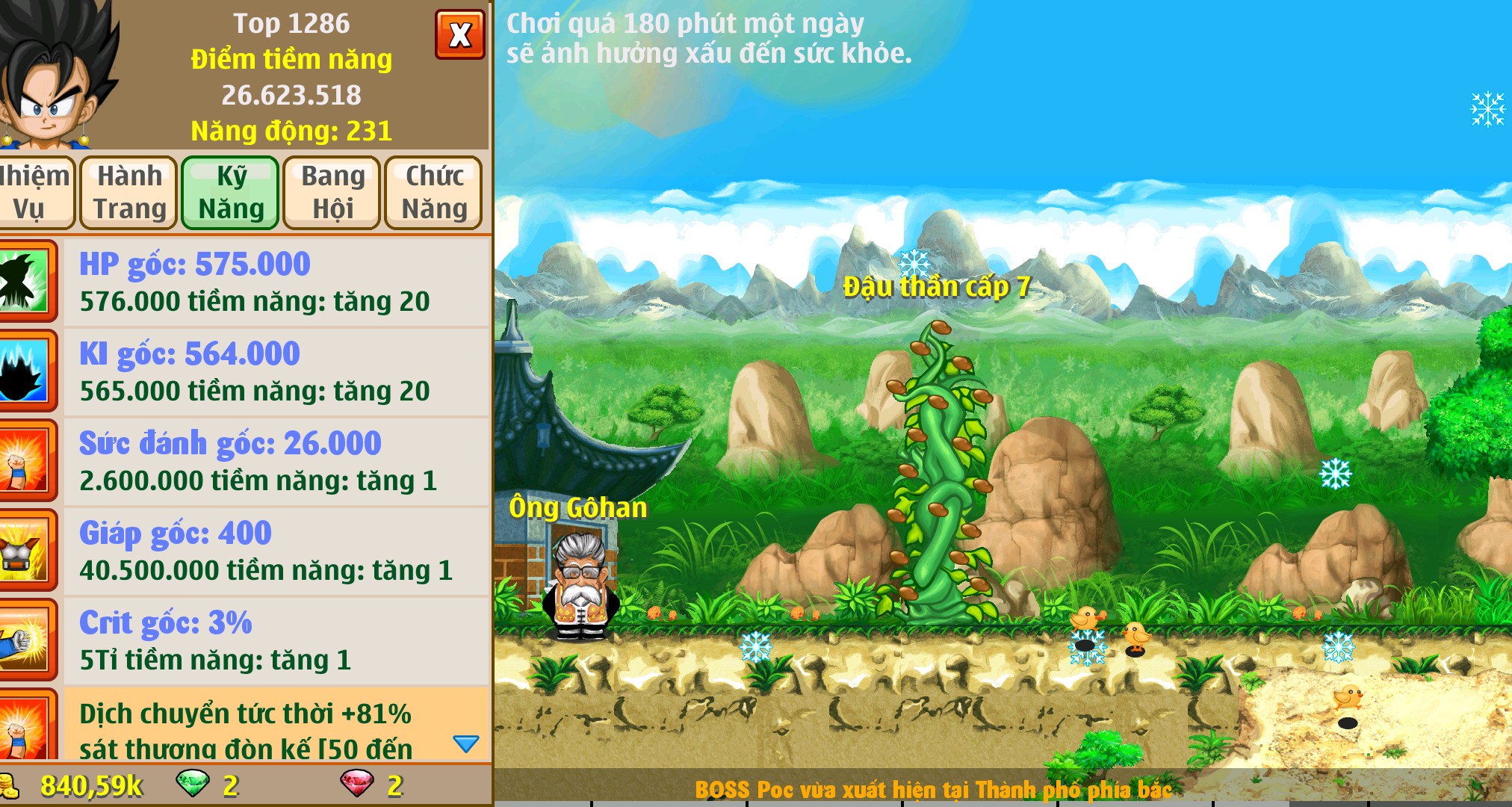Close the character panel with X
The height and width of the screenshot is (807, 1512).
459,34
